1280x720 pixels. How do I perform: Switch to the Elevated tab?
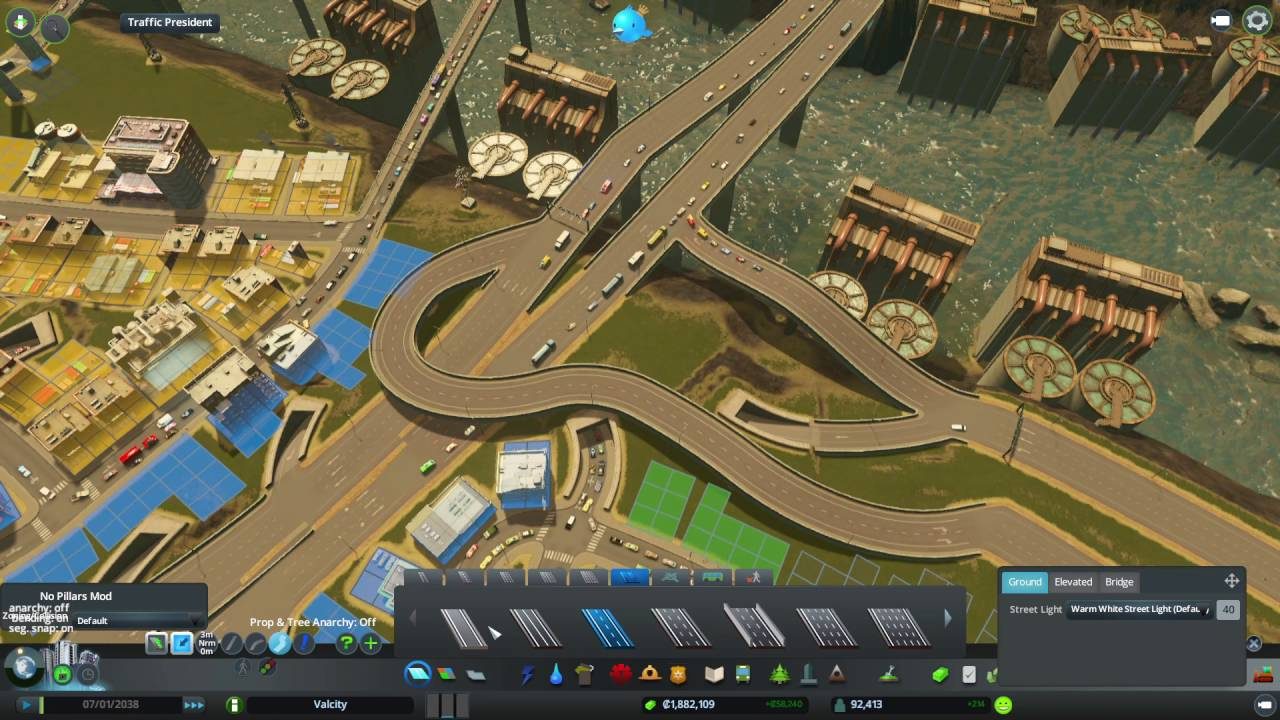1073,582
